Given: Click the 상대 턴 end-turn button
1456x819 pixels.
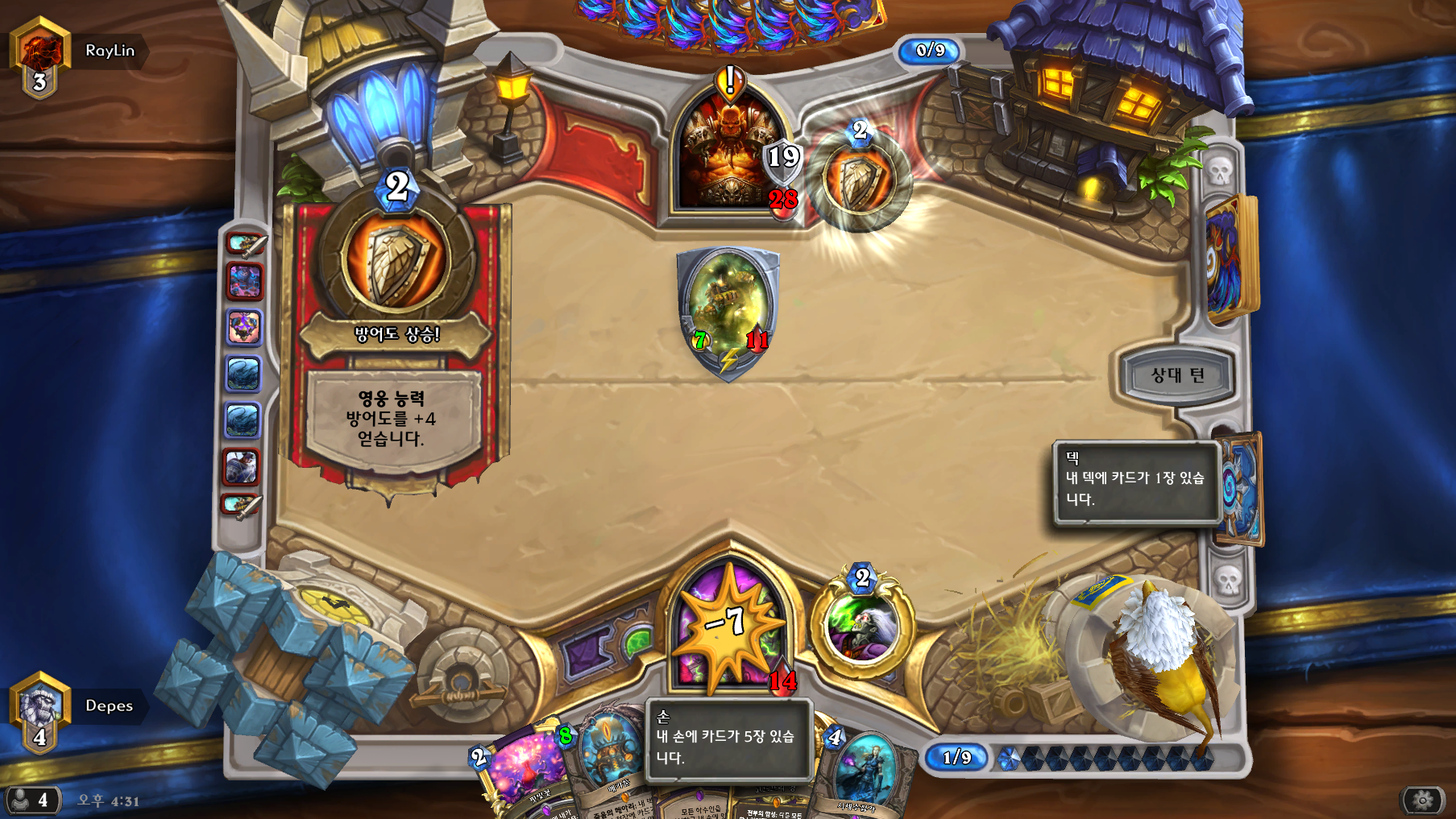Looking at the screenshot, I should click(1177, 375).
